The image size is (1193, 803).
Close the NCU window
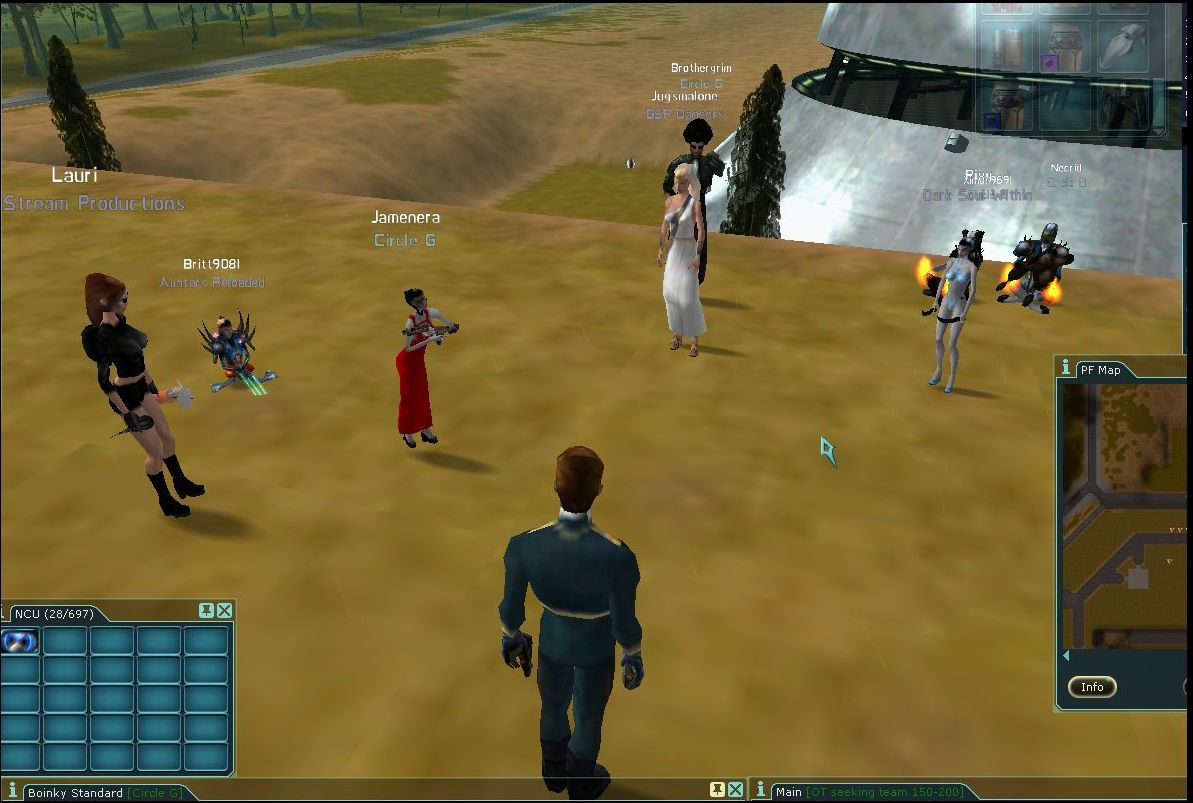(x=225, y=611)
